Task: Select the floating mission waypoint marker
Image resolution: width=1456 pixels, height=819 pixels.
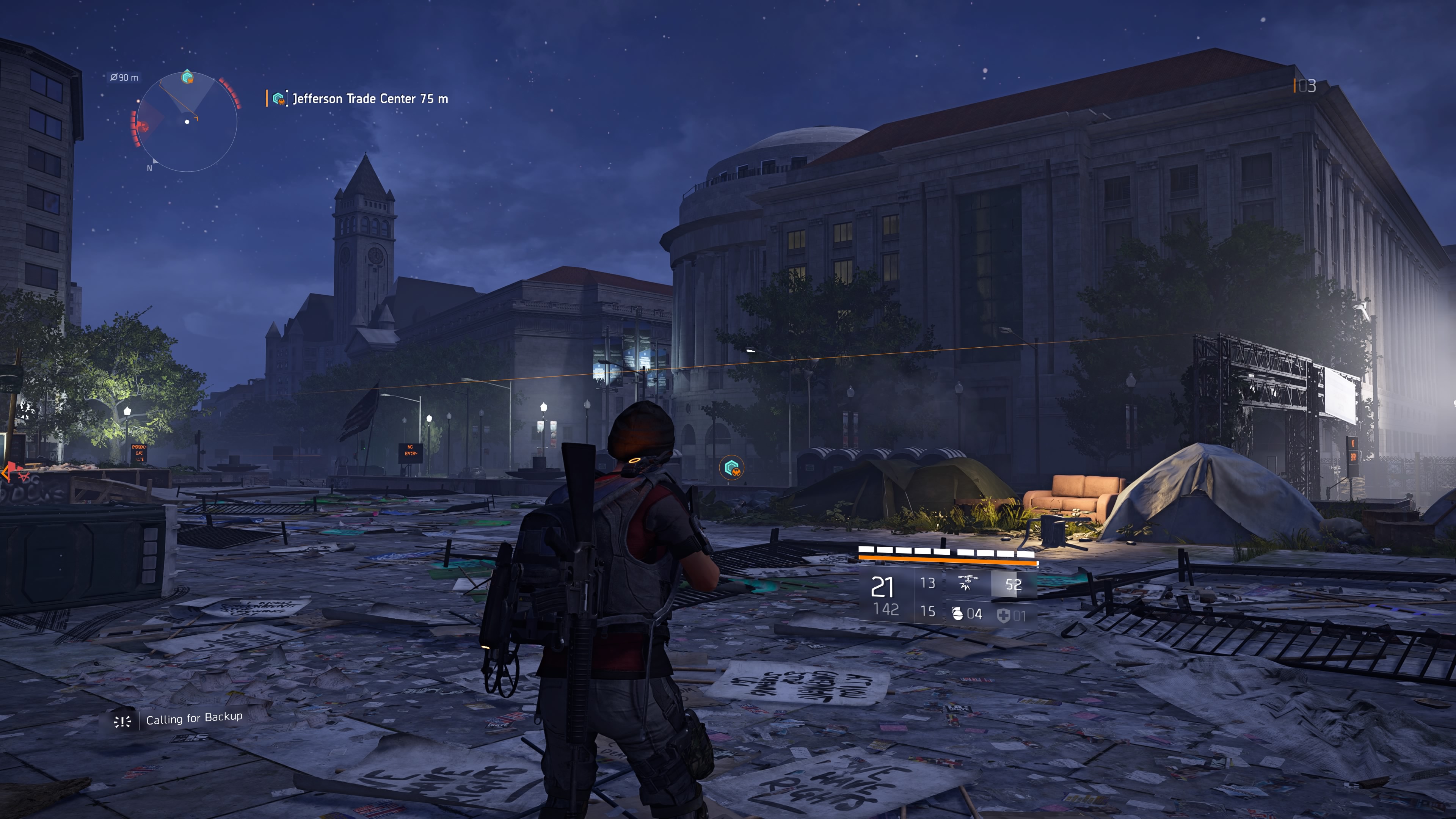Action: pyautogui.click(x=732, y=468)
